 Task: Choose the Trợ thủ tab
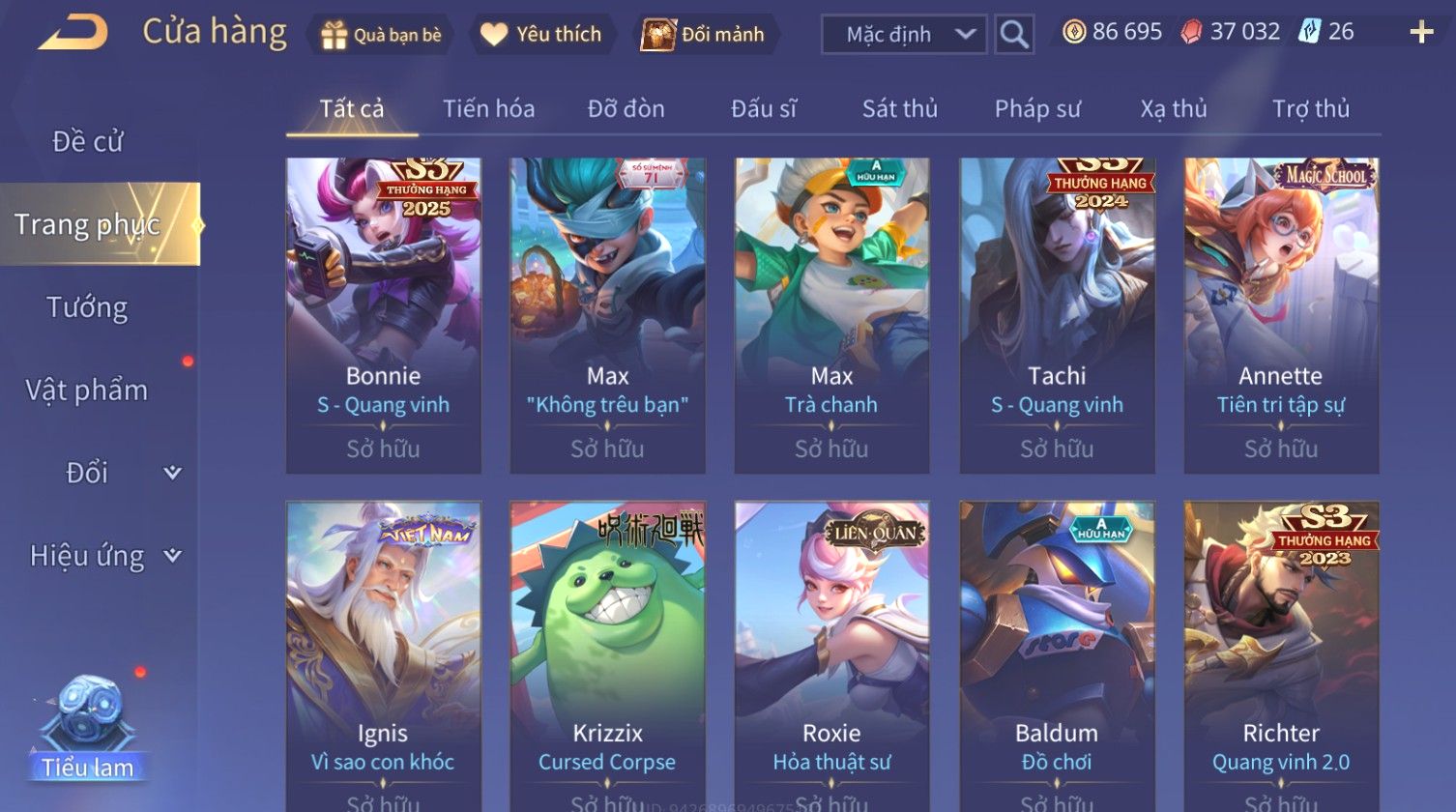click(1310, 109)
